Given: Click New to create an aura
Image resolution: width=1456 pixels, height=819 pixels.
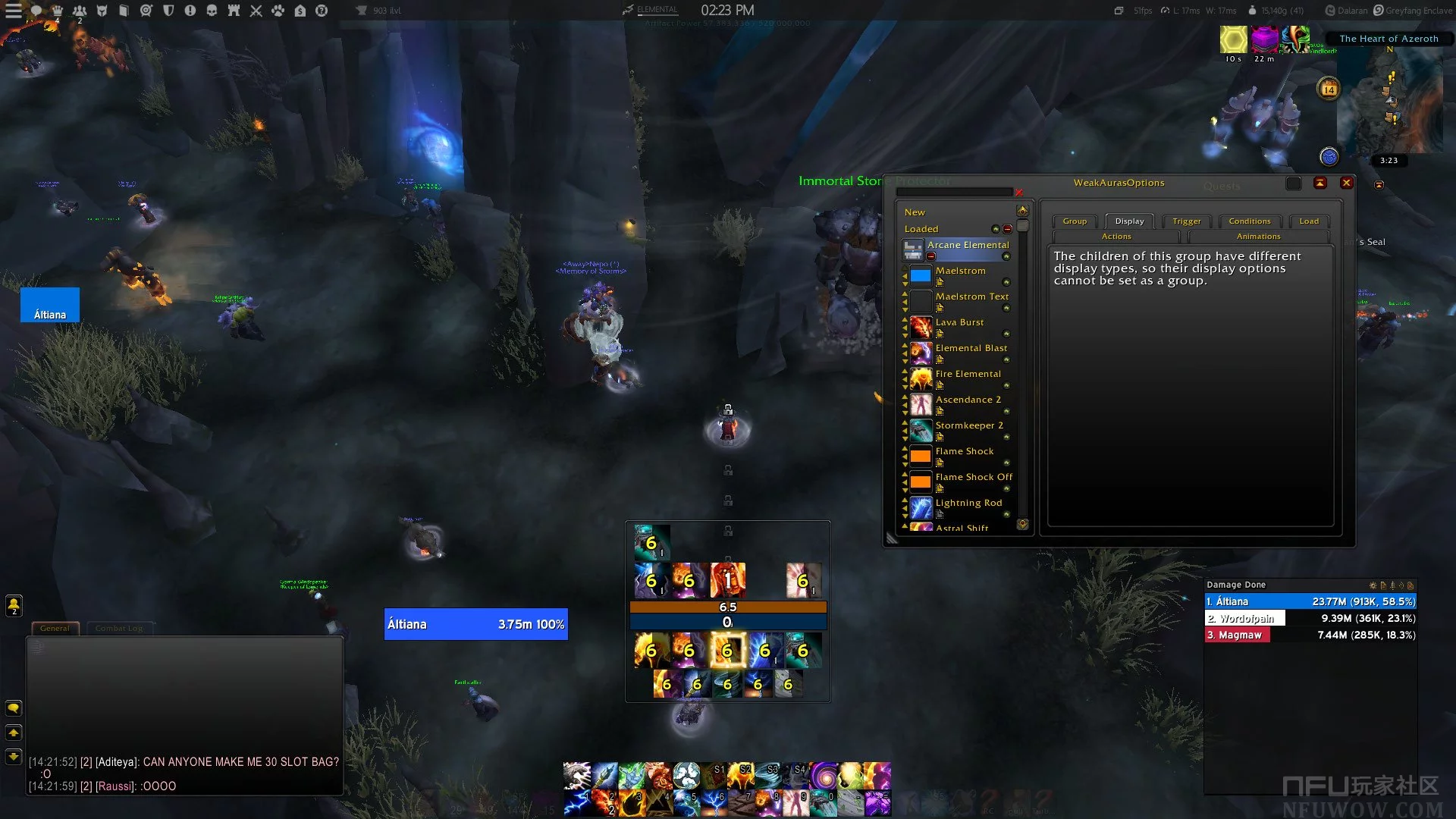Looking at the screenshot, I should pyautogui.click(x=915, y=212).
